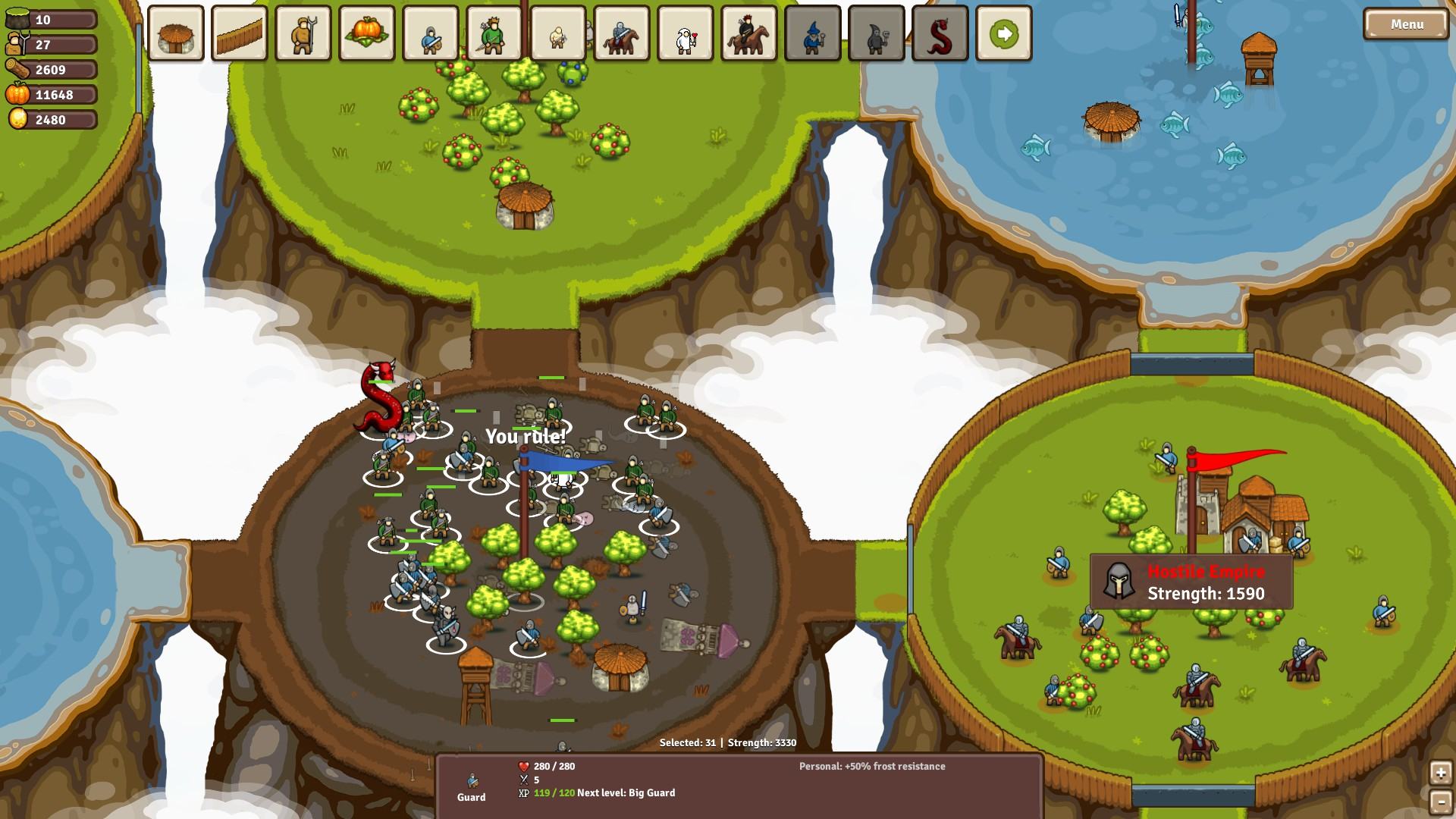This screenshot has height=819, width=1456.
Task: Zoom in with the plus button
Action: 1441,773
